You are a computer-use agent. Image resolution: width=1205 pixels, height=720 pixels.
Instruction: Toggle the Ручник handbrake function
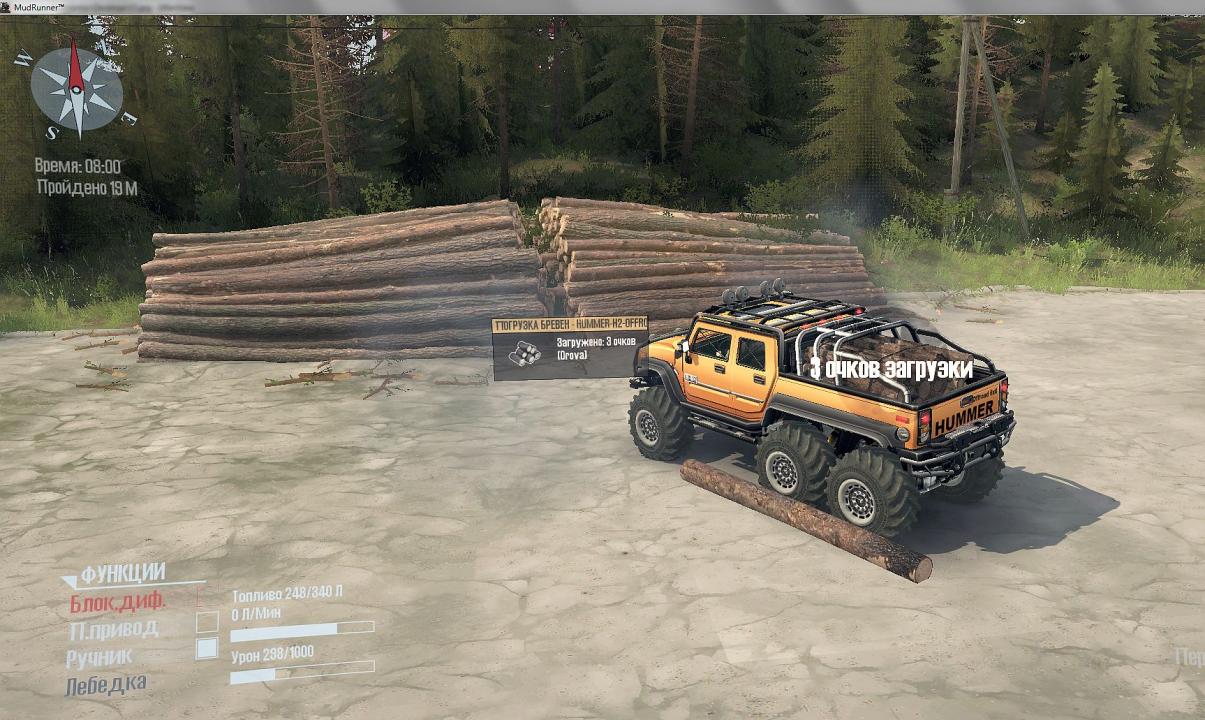99,658
